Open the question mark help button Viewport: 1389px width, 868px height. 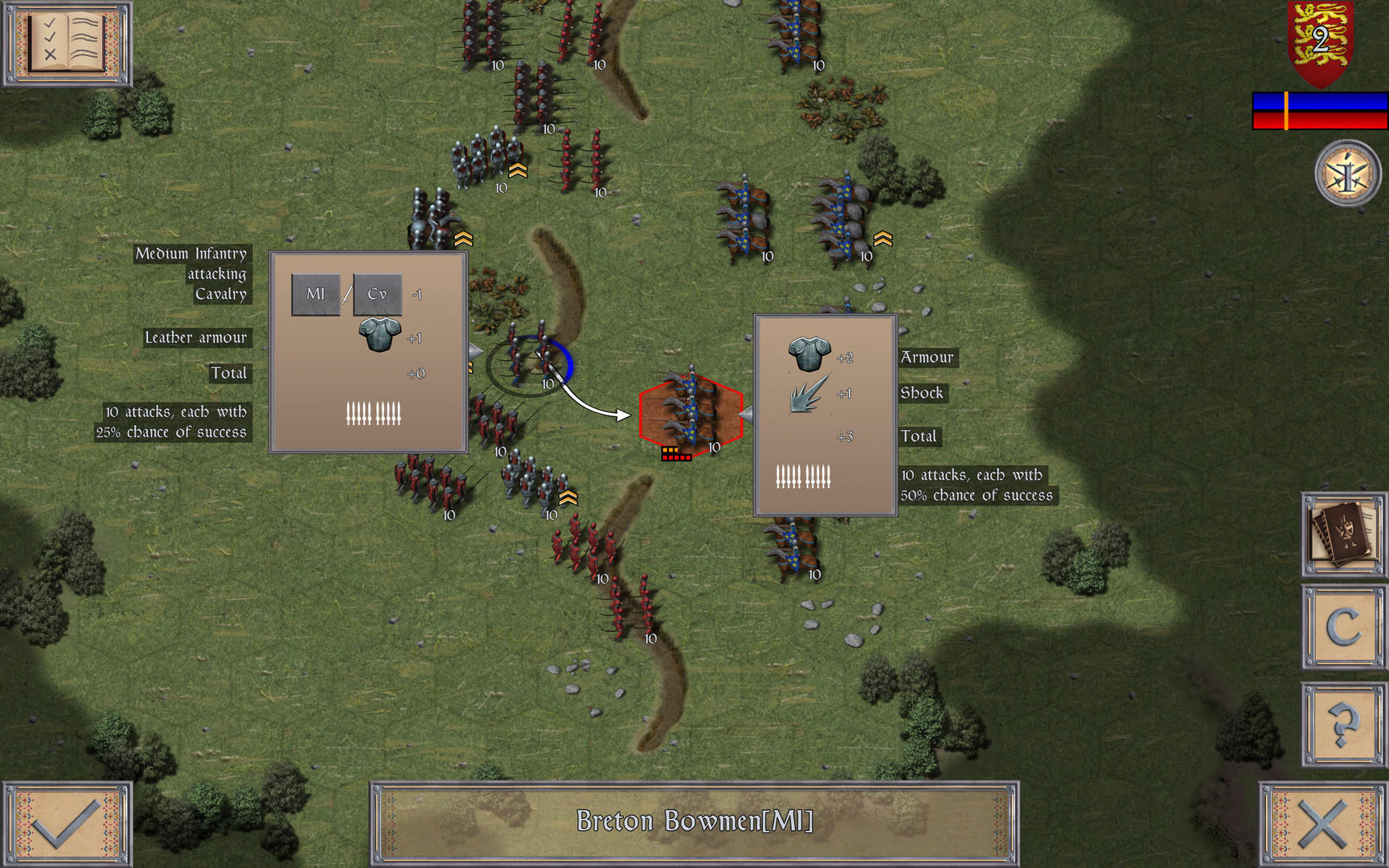pos(1343,724)
